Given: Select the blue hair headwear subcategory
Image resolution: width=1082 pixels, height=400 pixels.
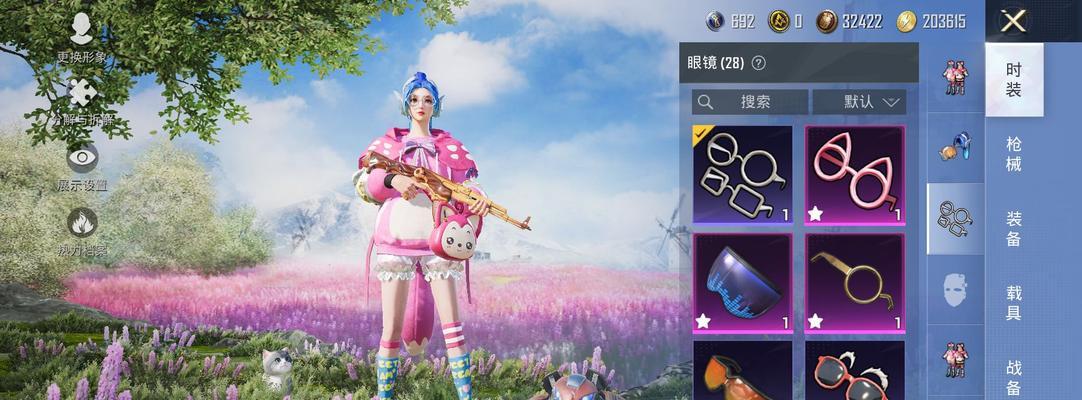Looking at the screenshot, I should [955, 148].
